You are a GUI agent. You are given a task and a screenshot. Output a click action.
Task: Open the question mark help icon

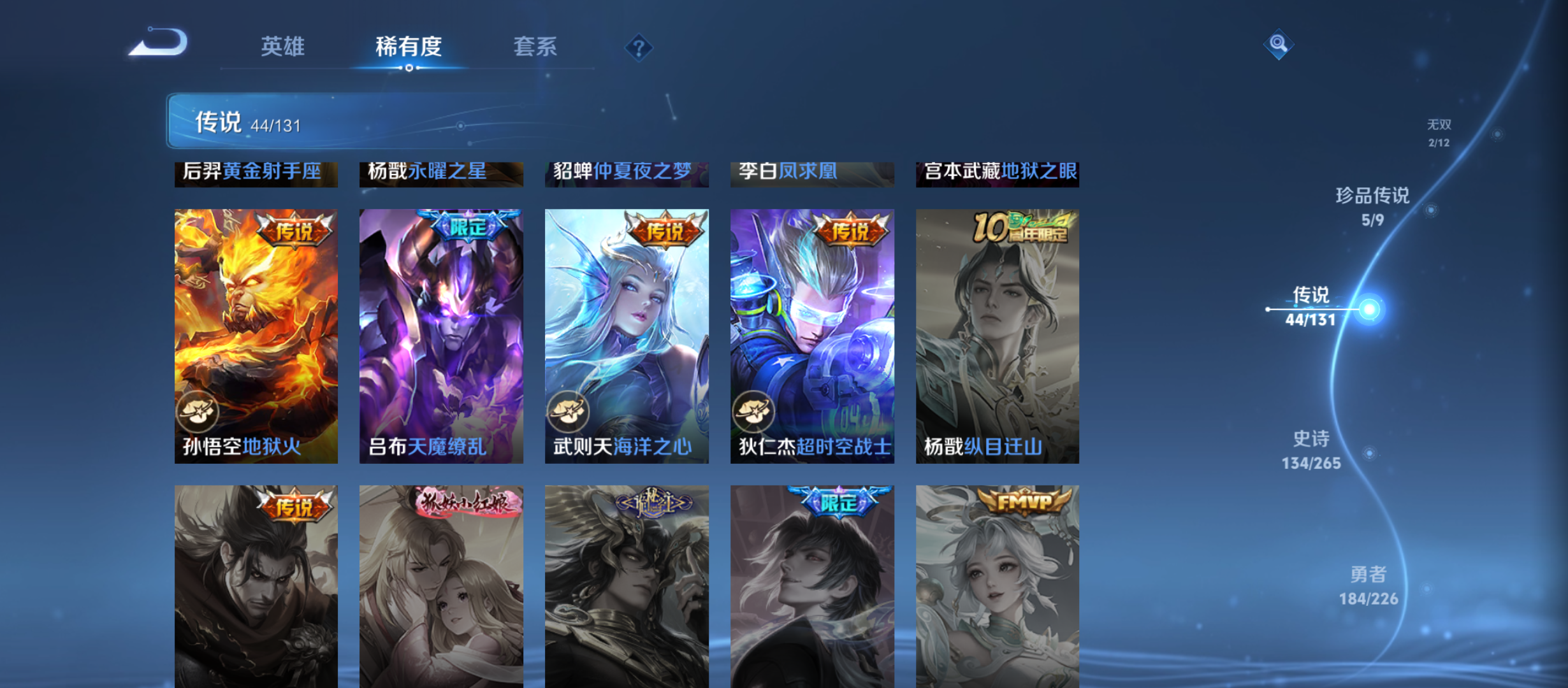pos(638,47)
